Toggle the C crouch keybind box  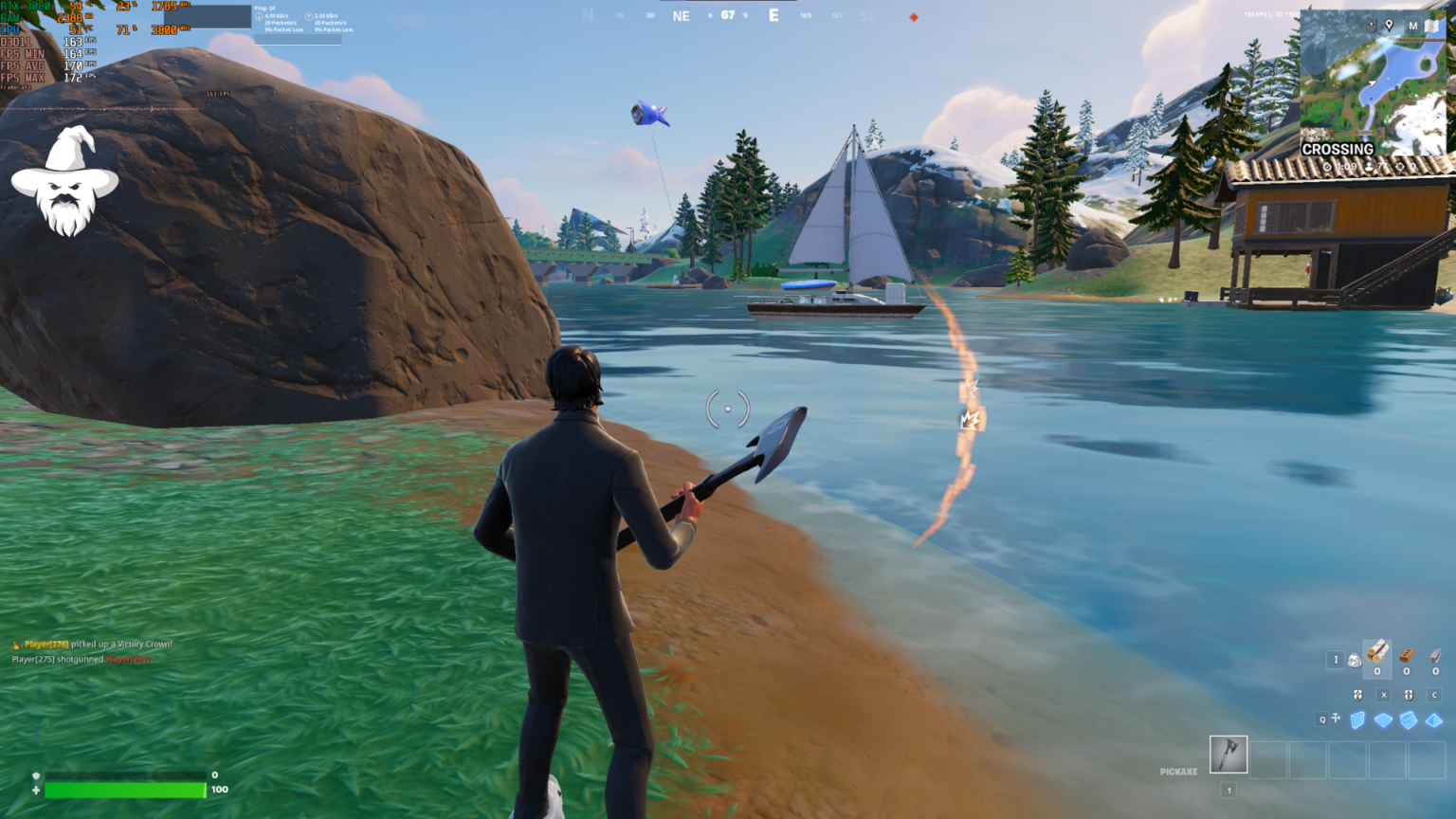tap(1434, 695)
